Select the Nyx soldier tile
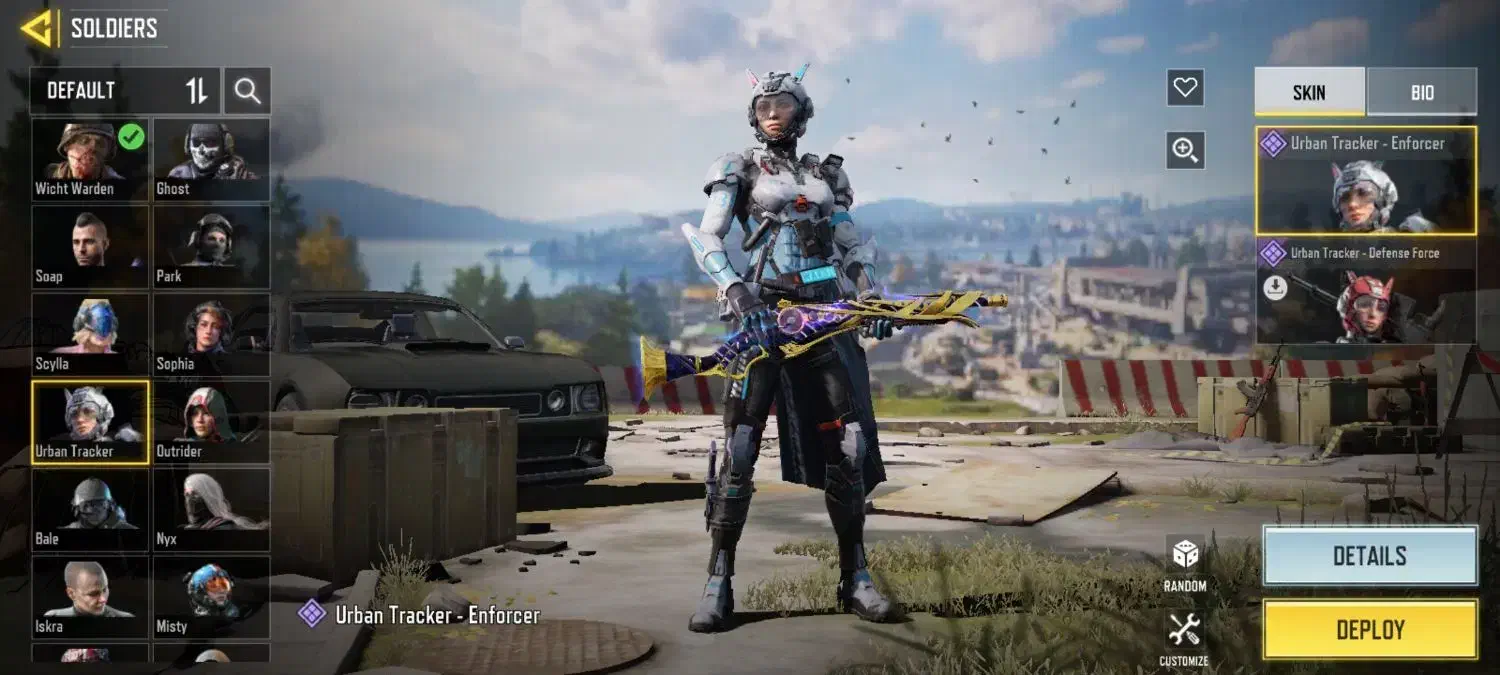1500x675 pixels. [211, 510]
